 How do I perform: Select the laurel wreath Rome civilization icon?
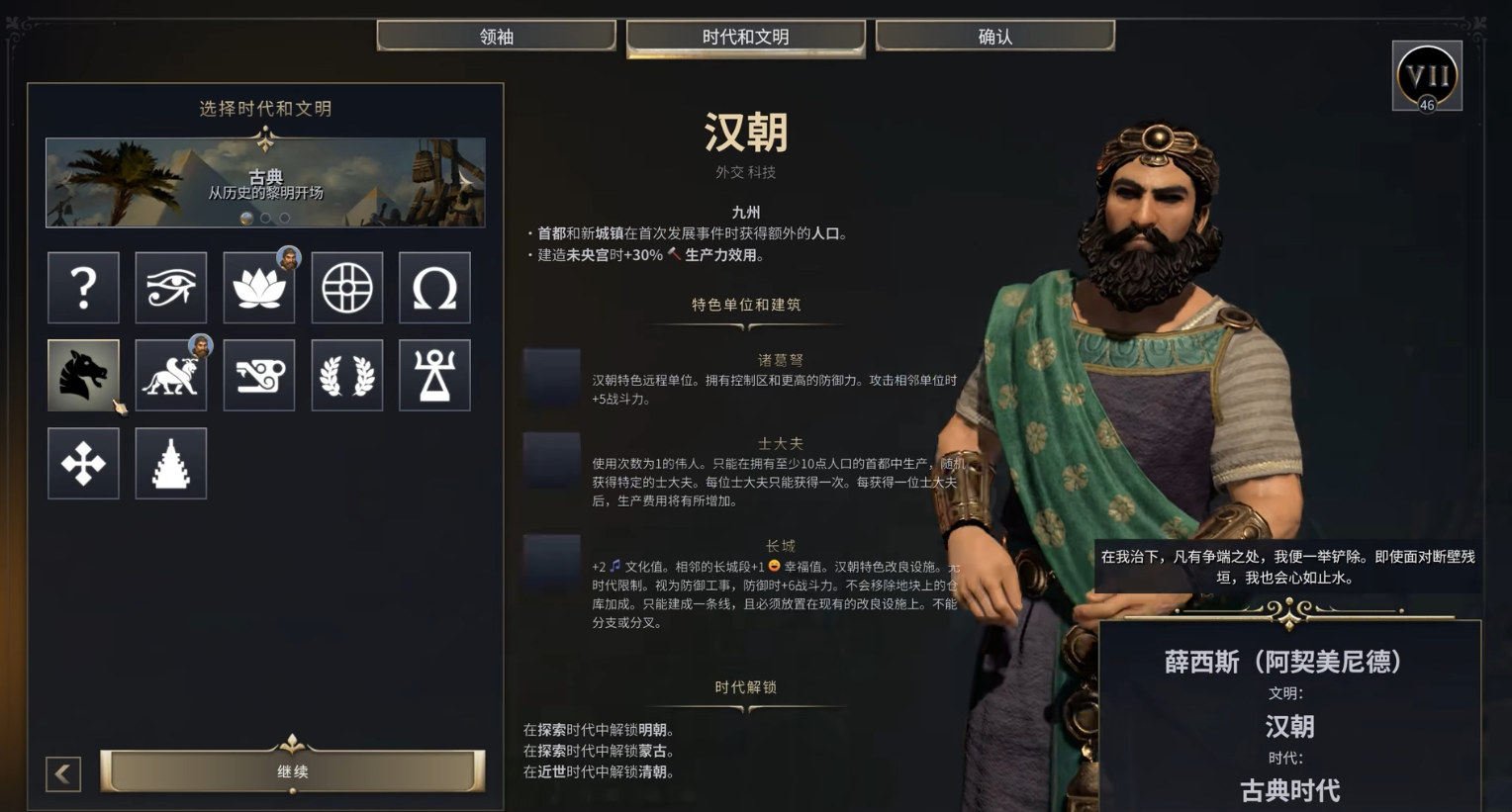tap(346, 375)
